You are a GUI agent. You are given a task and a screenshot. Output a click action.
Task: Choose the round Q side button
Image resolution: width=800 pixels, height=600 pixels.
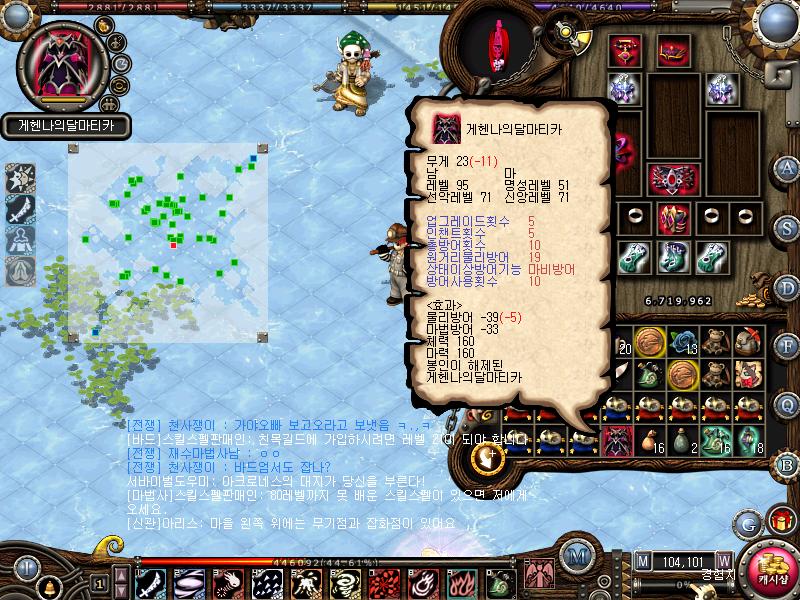pos(789,405)
